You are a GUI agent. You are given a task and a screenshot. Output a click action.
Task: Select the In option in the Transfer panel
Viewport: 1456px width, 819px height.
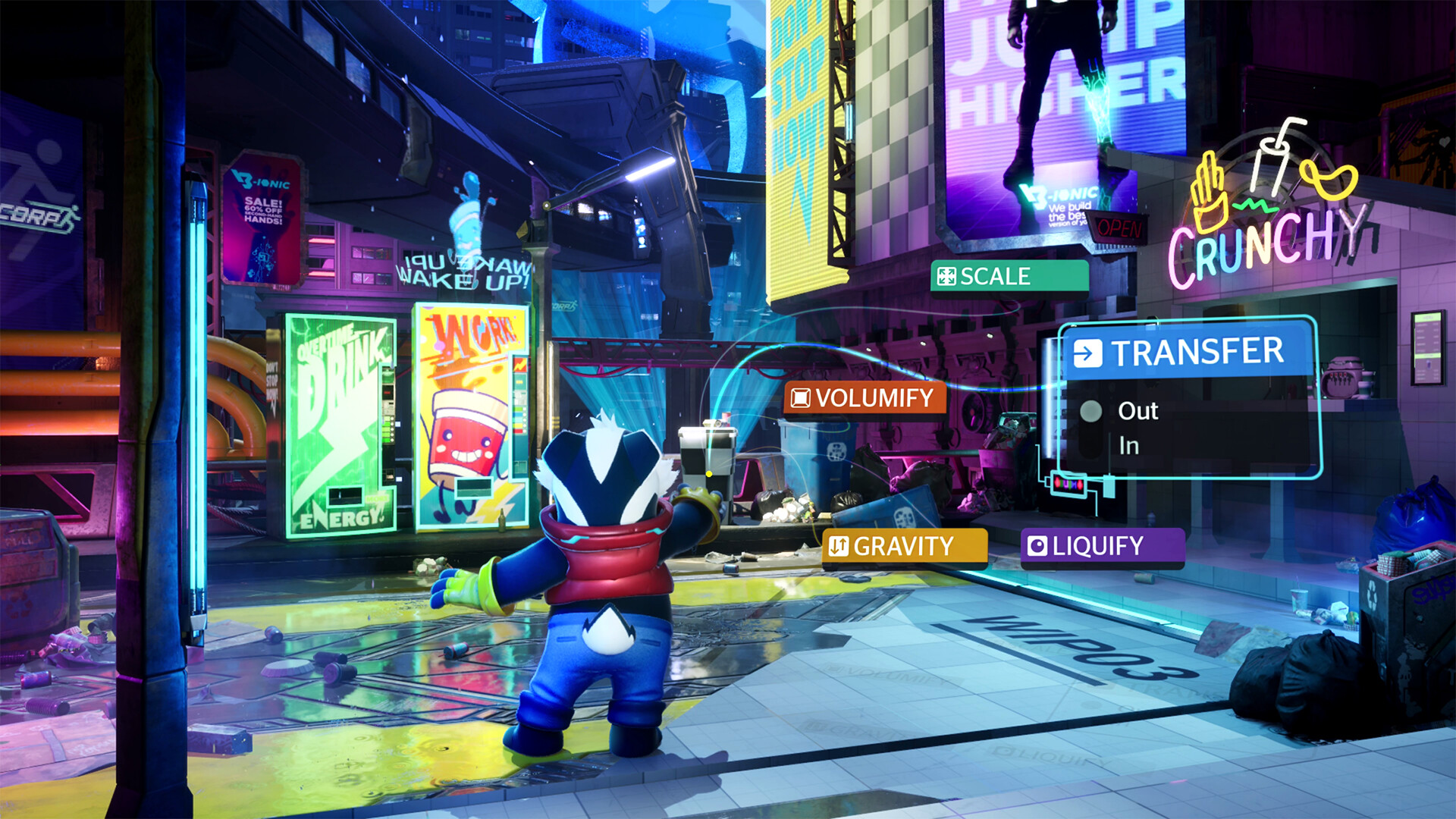[1129, 447]
